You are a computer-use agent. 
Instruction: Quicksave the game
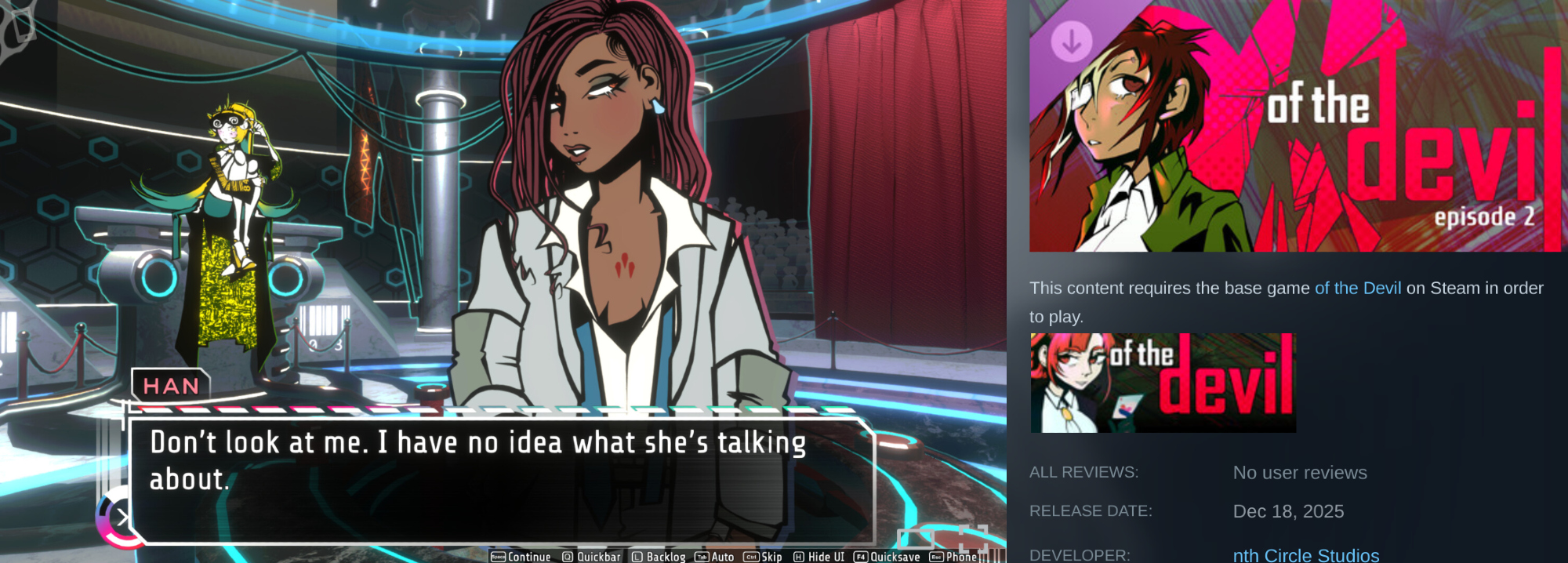click(887, 557)
